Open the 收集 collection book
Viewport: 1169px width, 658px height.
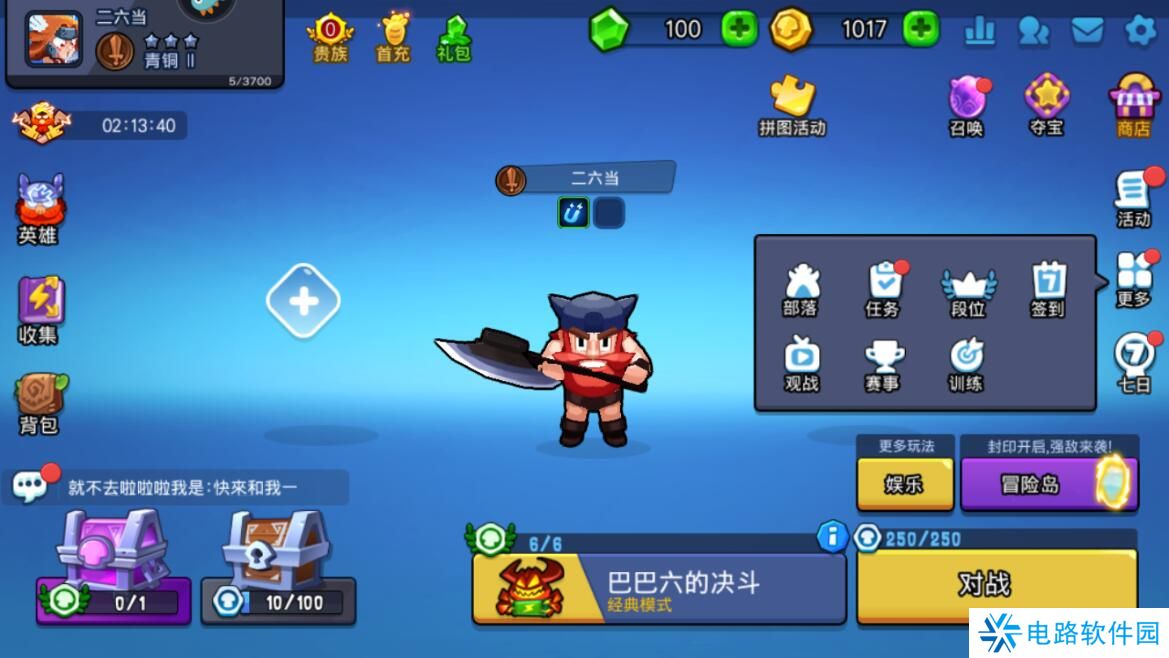pyautogui.click(x=39, y=310)
